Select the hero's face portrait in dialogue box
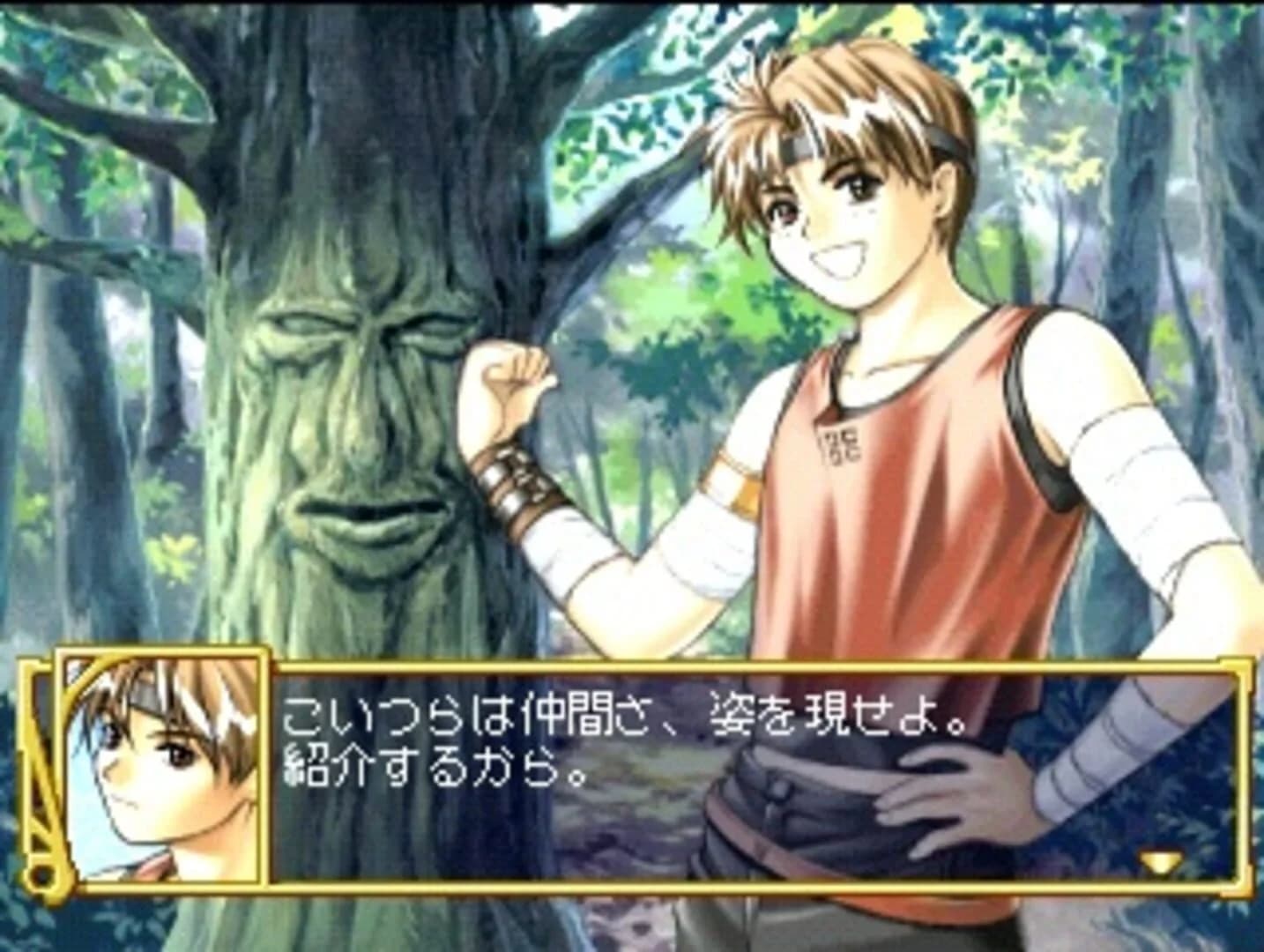The height and width of the screenshot is (952, 1264). pyautogui.click(x=163, y=767)
